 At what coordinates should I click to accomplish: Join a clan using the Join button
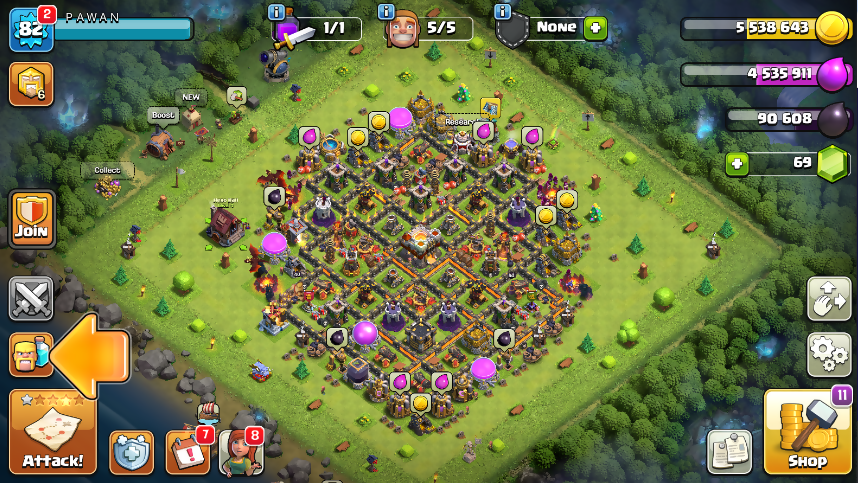tap(31, 219)
